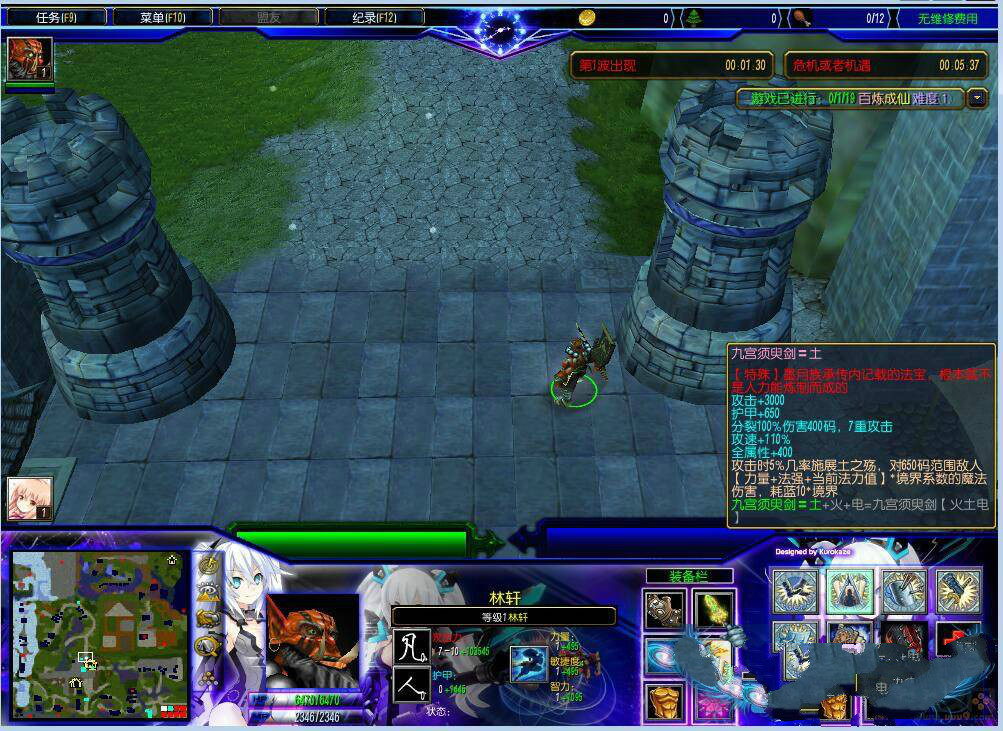
Task: Collapse the game progress board arrow
Action: click(977, 98)
